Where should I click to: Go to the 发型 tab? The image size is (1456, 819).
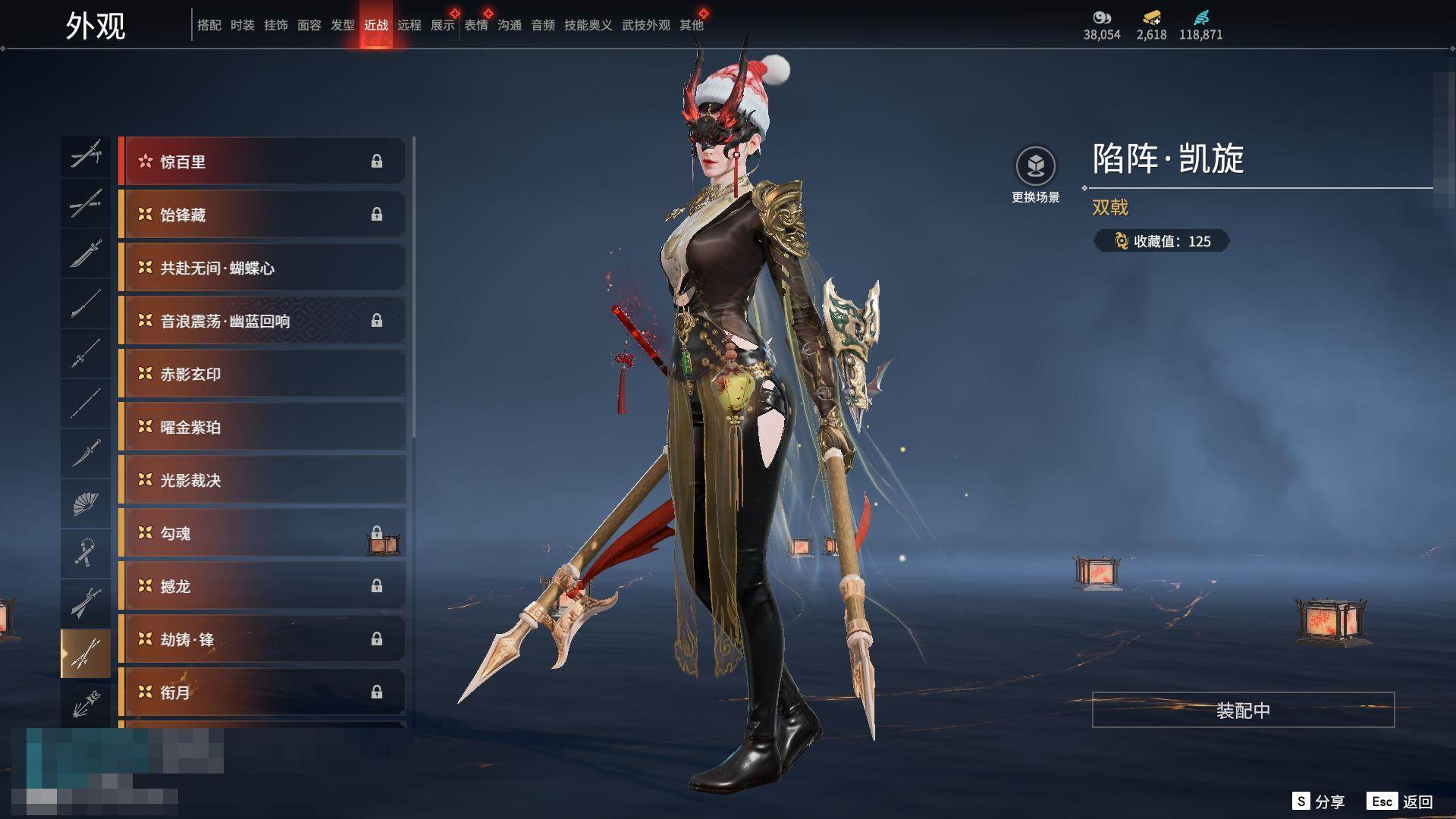(343, 25)
